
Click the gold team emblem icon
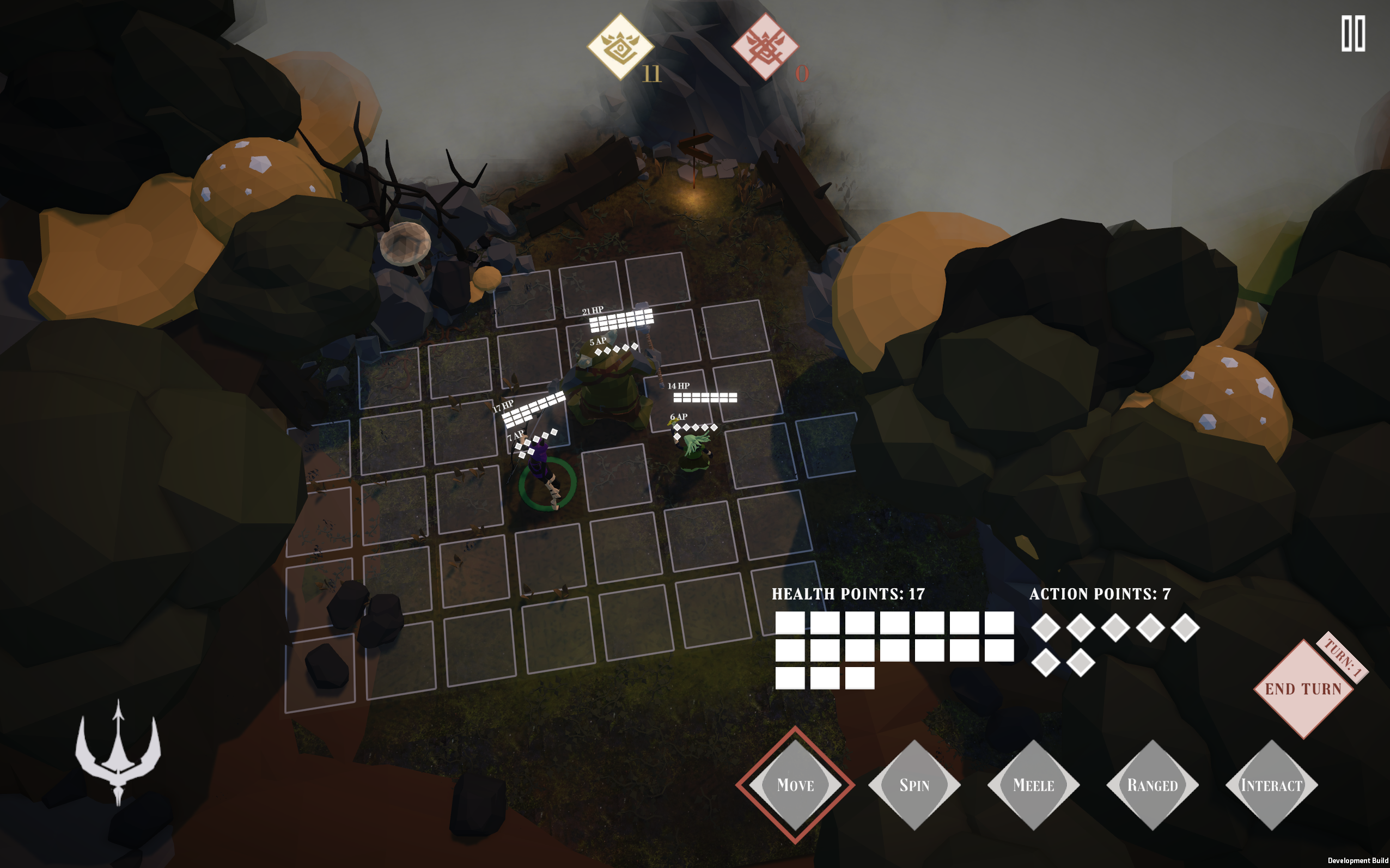tap(620, 46)
